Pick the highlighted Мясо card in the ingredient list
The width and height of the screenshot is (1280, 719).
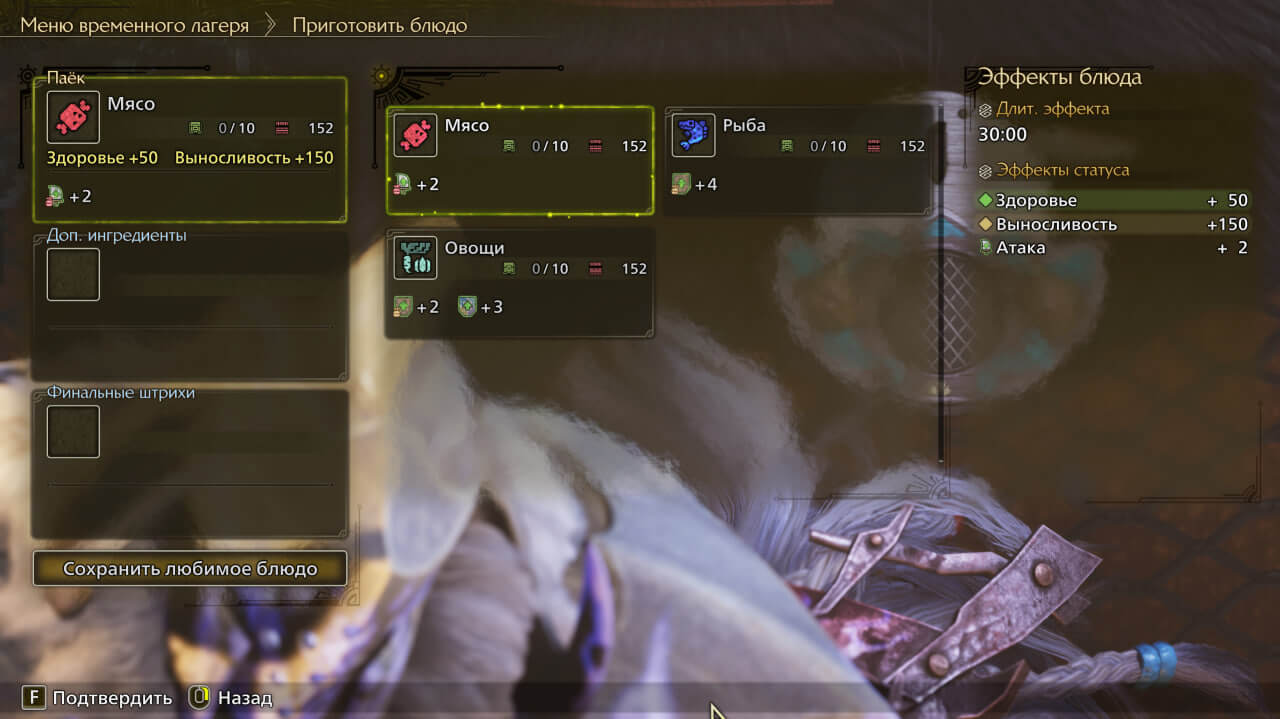click(x=520, y=160)
